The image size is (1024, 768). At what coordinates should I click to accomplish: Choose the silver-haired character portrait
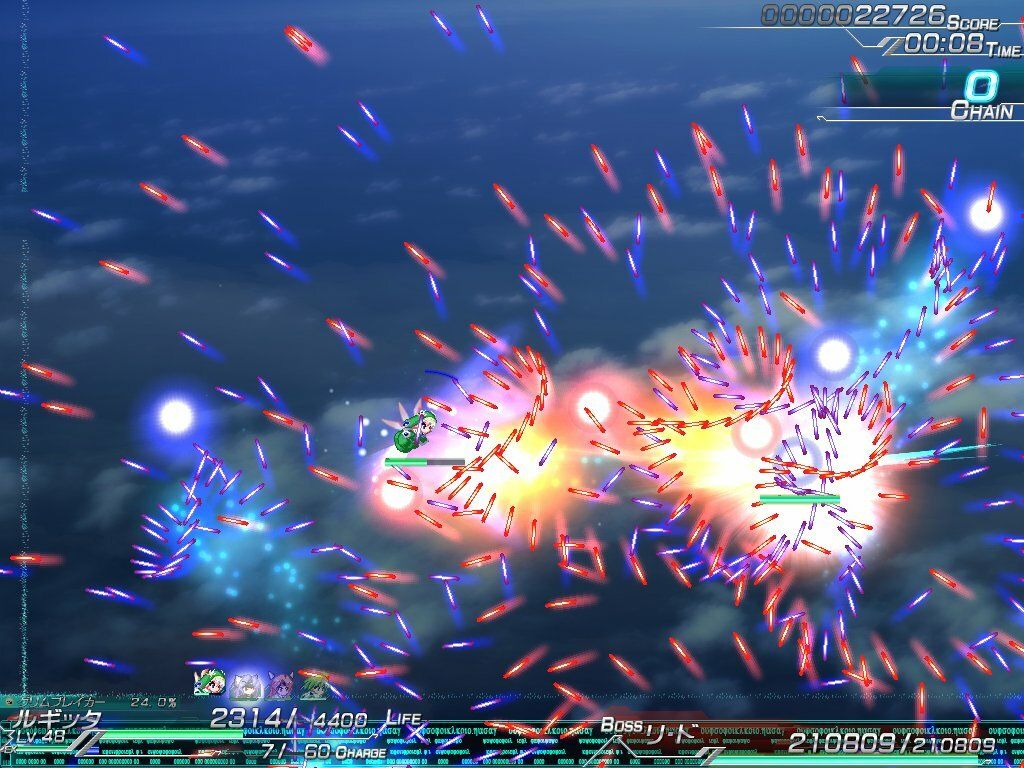pyautogui.click(x=243, y=686)
